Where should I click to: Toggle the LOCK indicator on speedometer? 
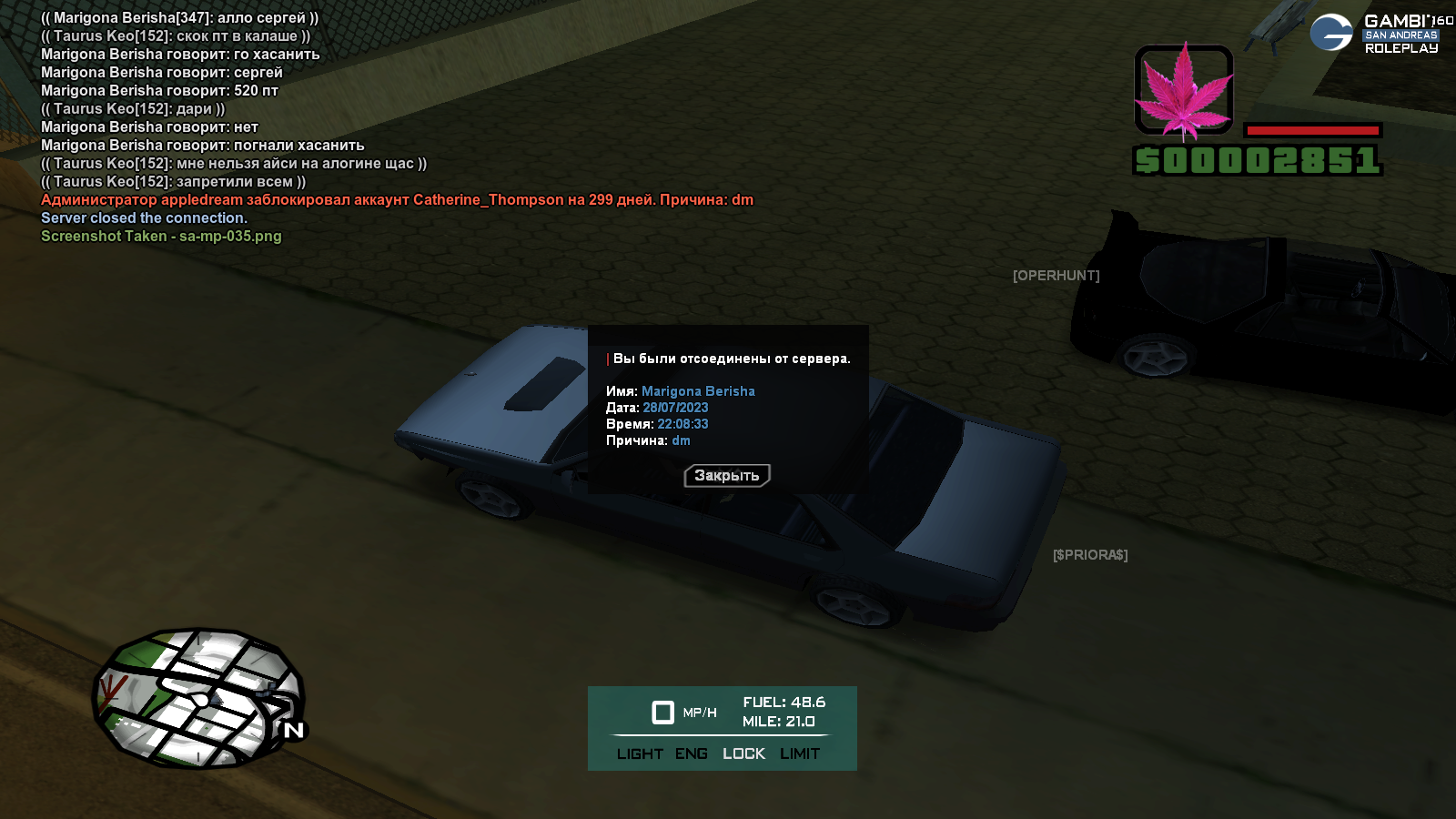pyautogui.click(x=743, y=753)
